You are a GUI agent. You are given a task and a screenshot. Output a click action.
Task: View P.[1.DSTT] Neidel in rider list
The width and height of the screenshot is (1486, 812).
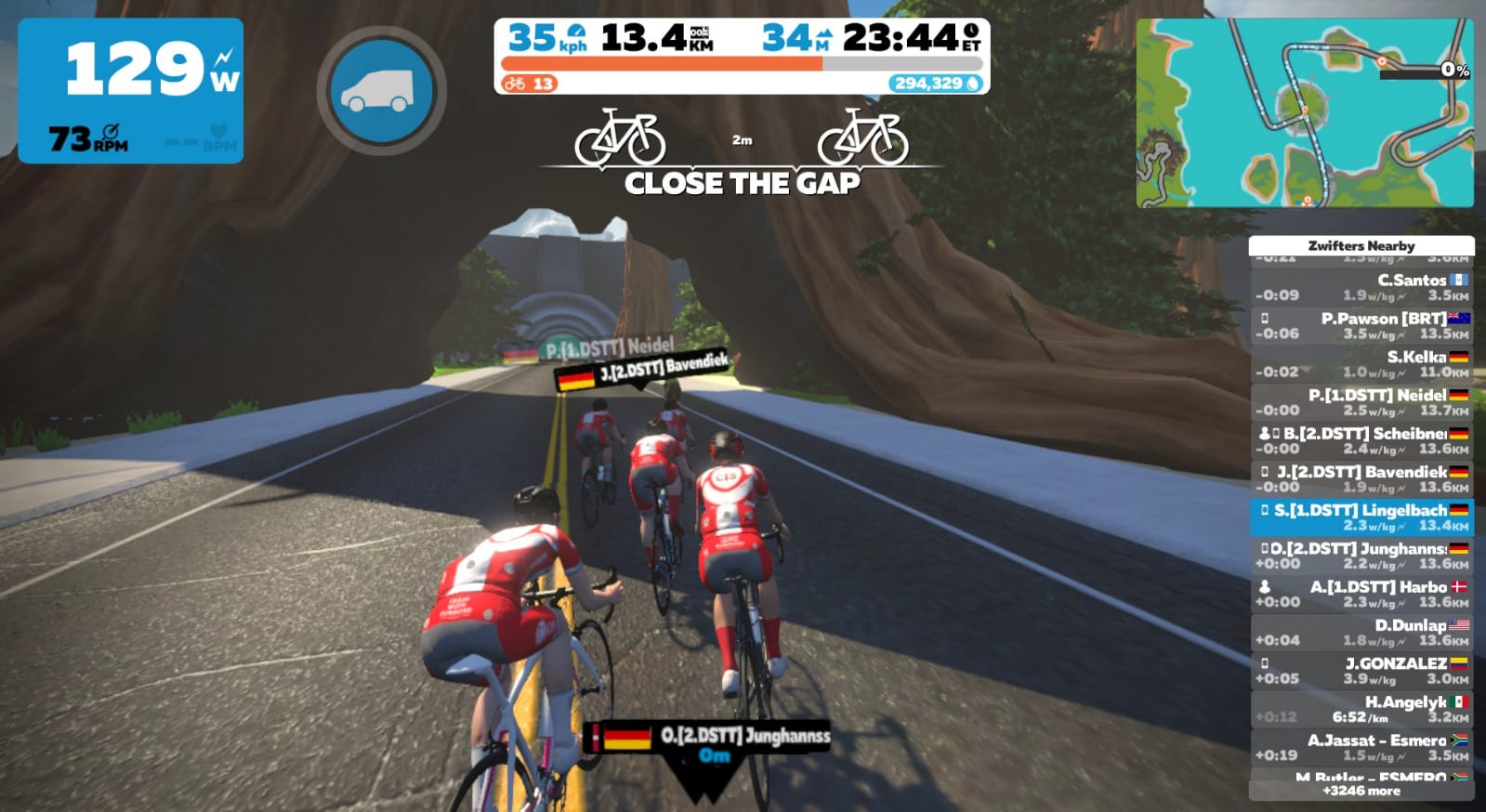pos(1361,402)
